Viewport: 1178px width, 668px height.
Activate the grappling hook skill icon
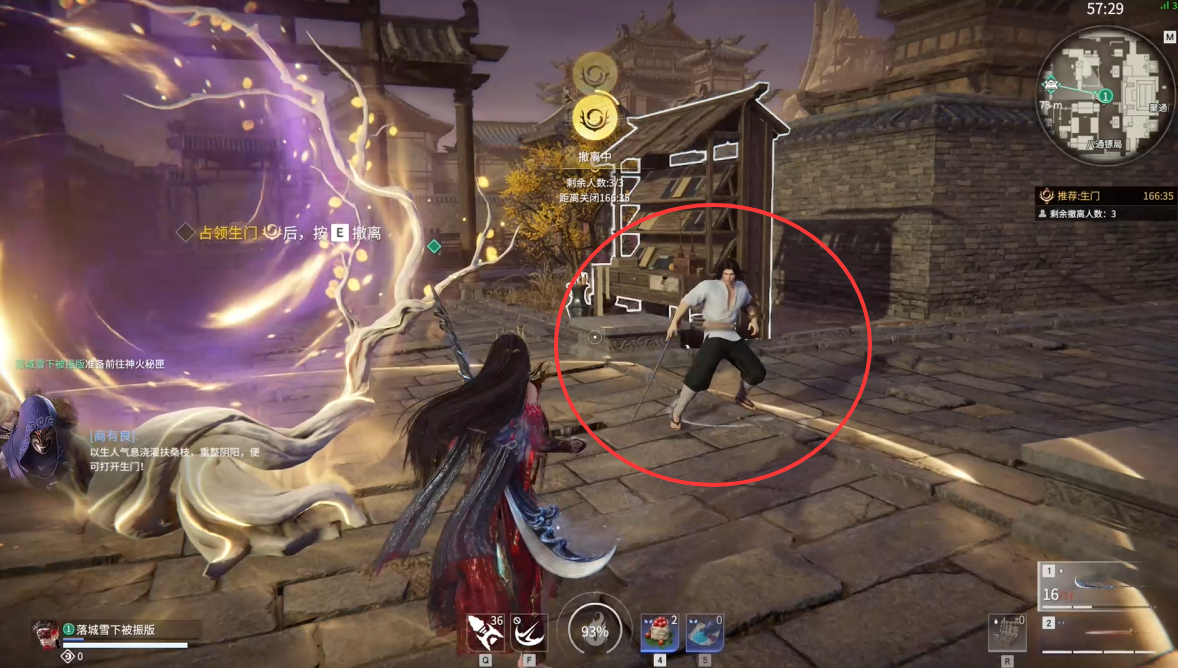[486, 633]
